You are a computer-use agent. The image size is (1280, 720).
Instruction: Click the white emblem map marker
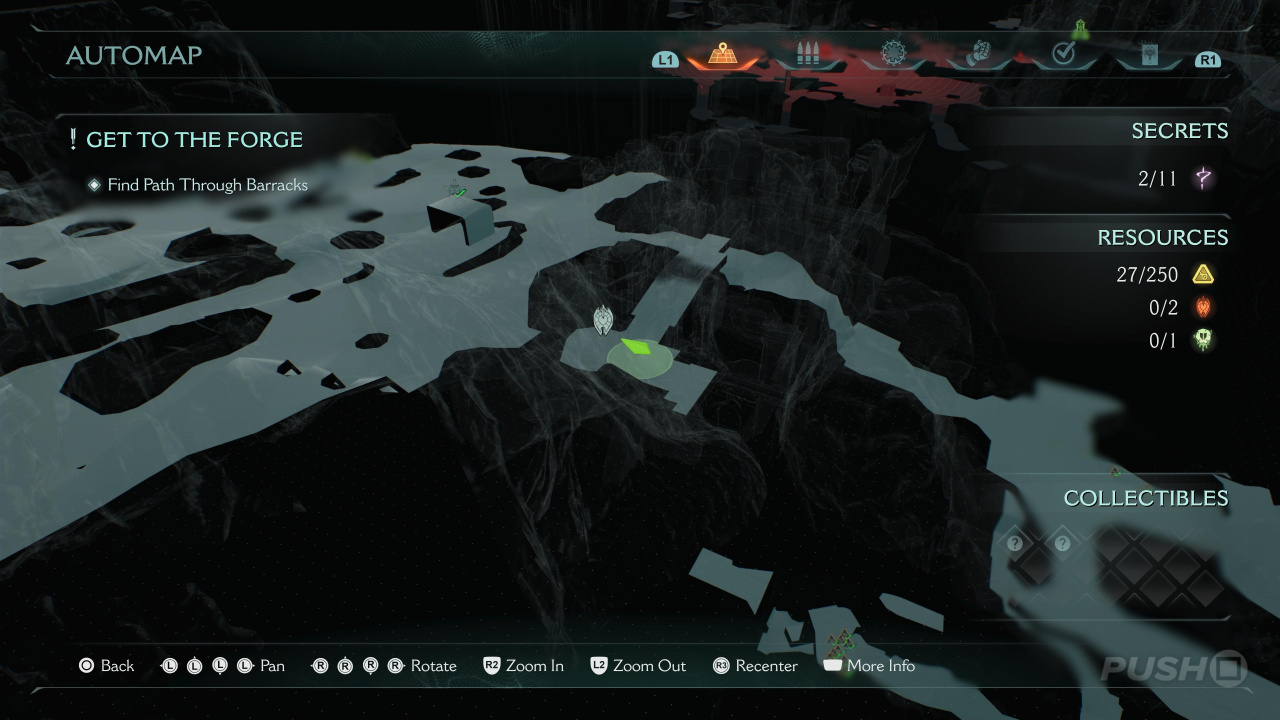(603, 319)
